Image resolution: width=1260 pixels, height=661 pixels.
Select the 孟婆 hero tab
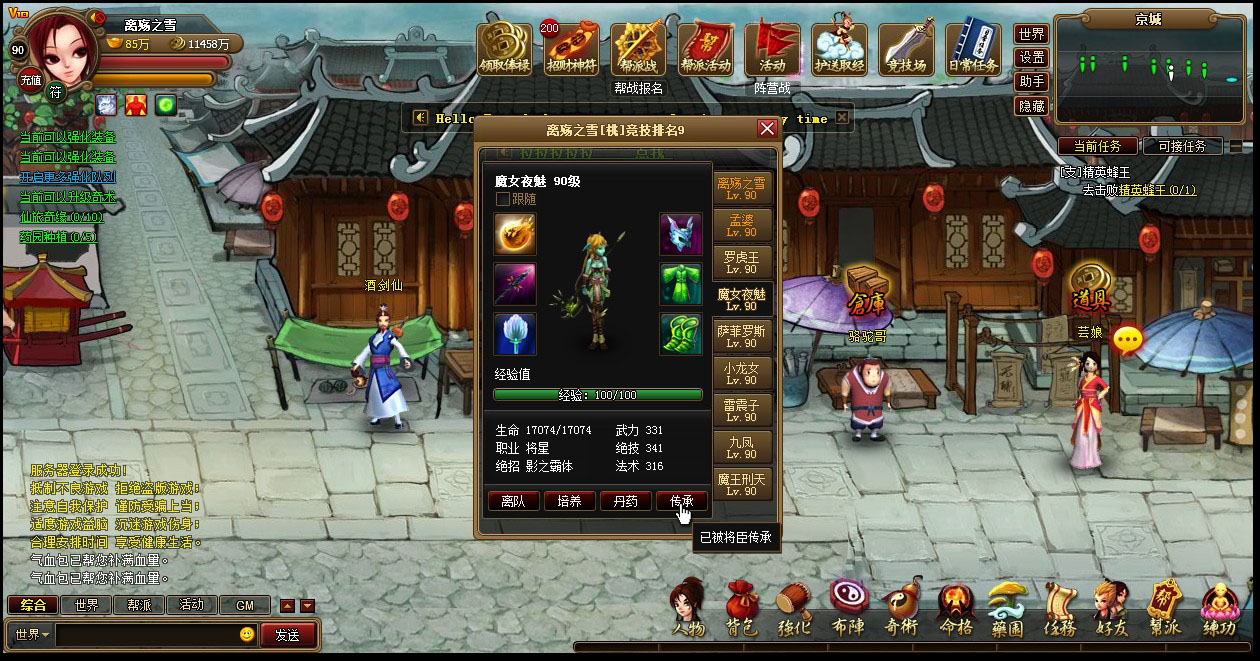tap(742, 225)
